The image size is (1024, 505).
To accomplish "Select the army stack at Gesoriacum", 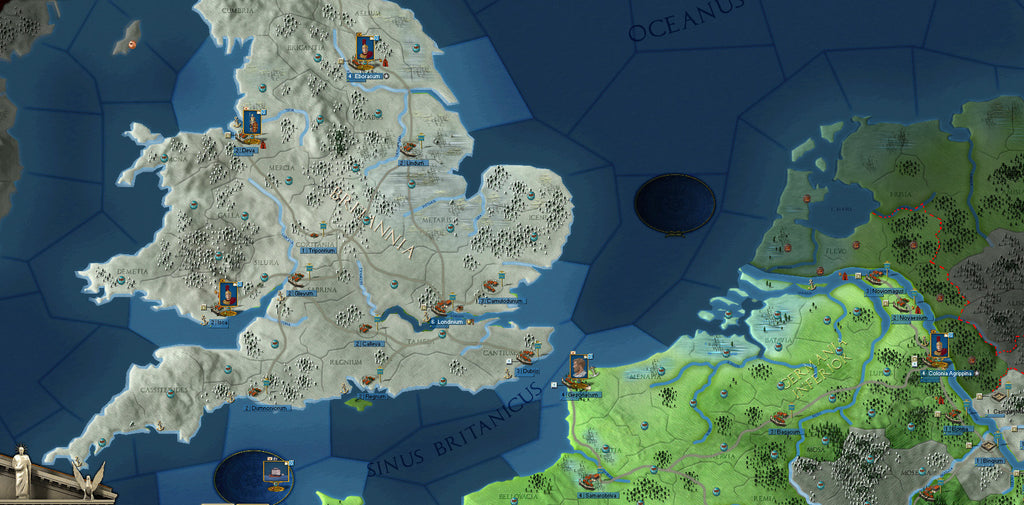I will point(577,370).
